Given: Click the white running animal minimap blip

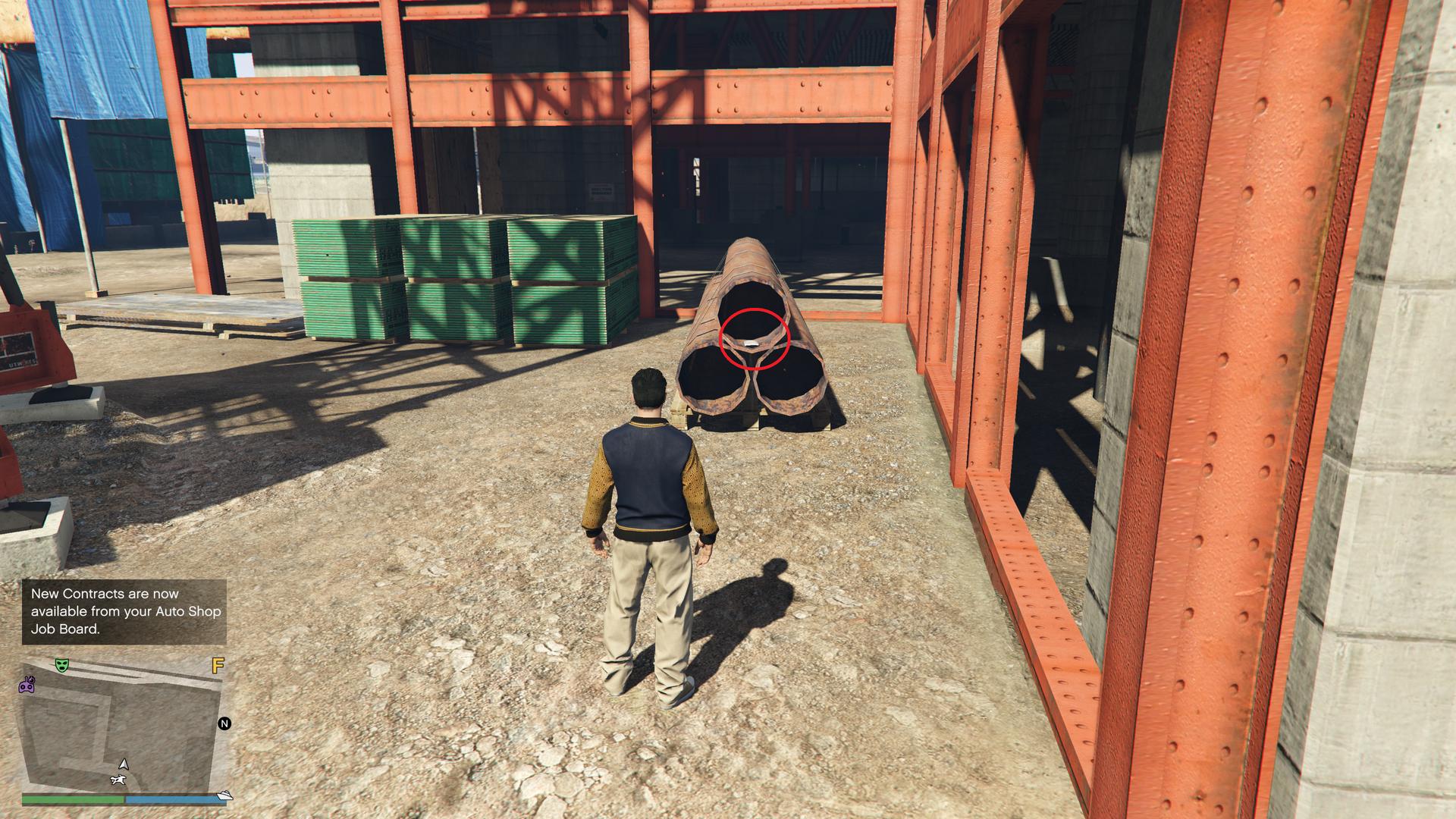Looking at the screenshot, I should [118, 780].
